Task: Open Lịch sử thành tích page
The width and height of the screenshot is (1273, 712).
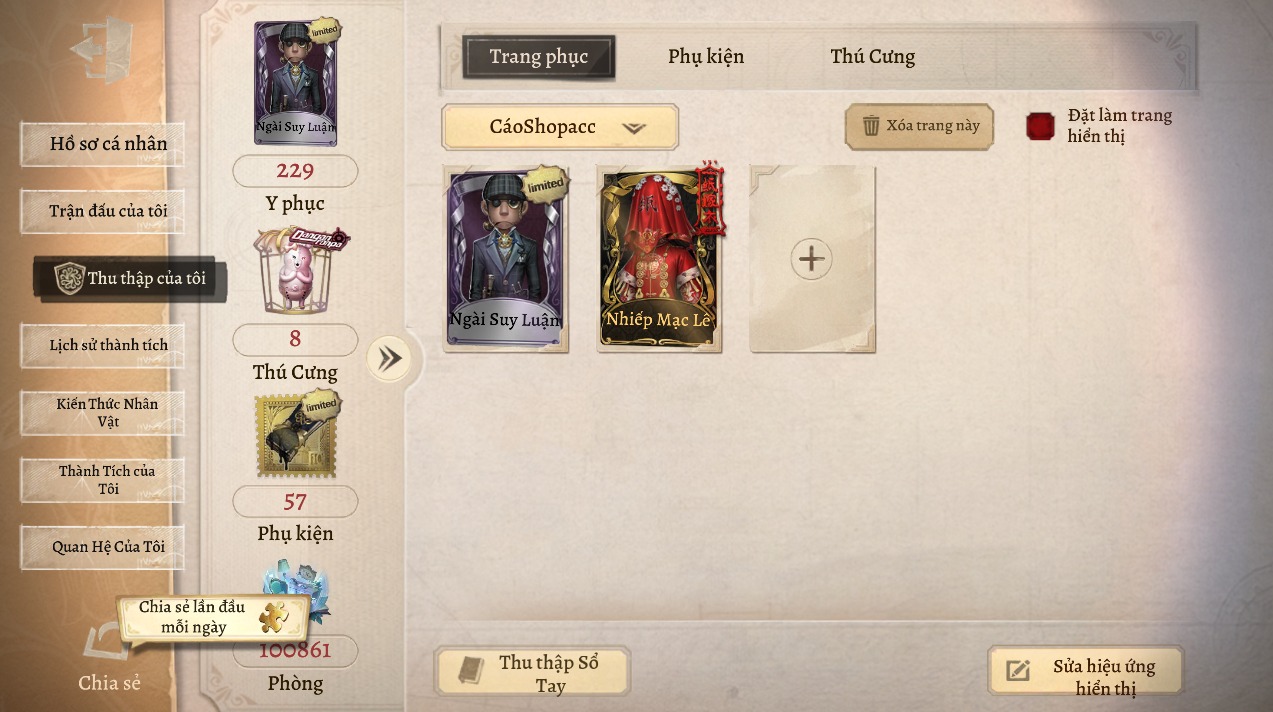Action: tap(103, 345)
